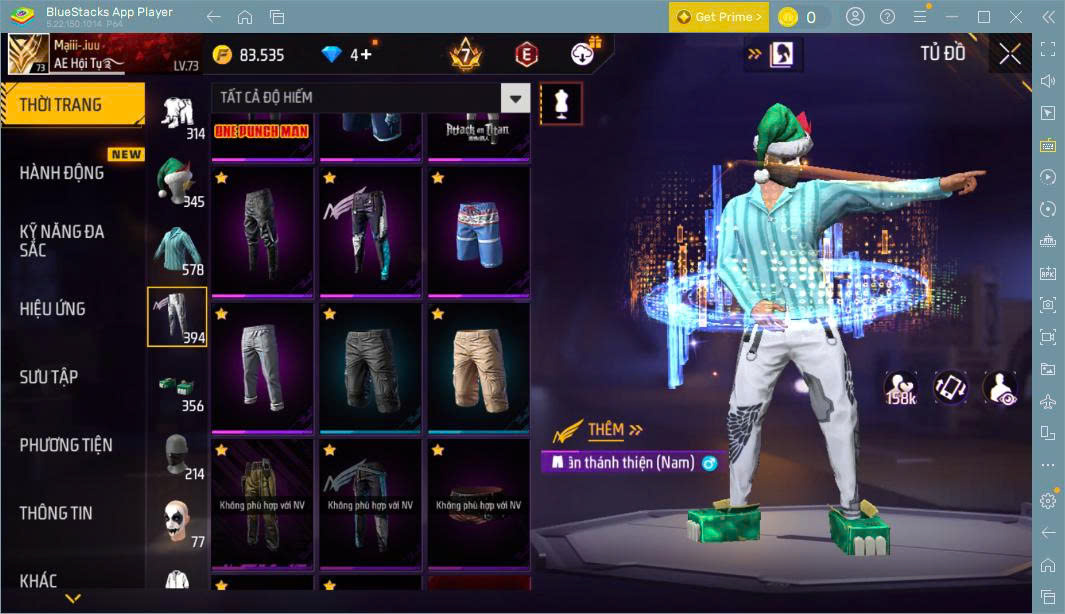This screenshot has width=1065, height=614.
Task: Choose the plain grey trousers item
Action: pyautogui.click(x=262, y=366)
